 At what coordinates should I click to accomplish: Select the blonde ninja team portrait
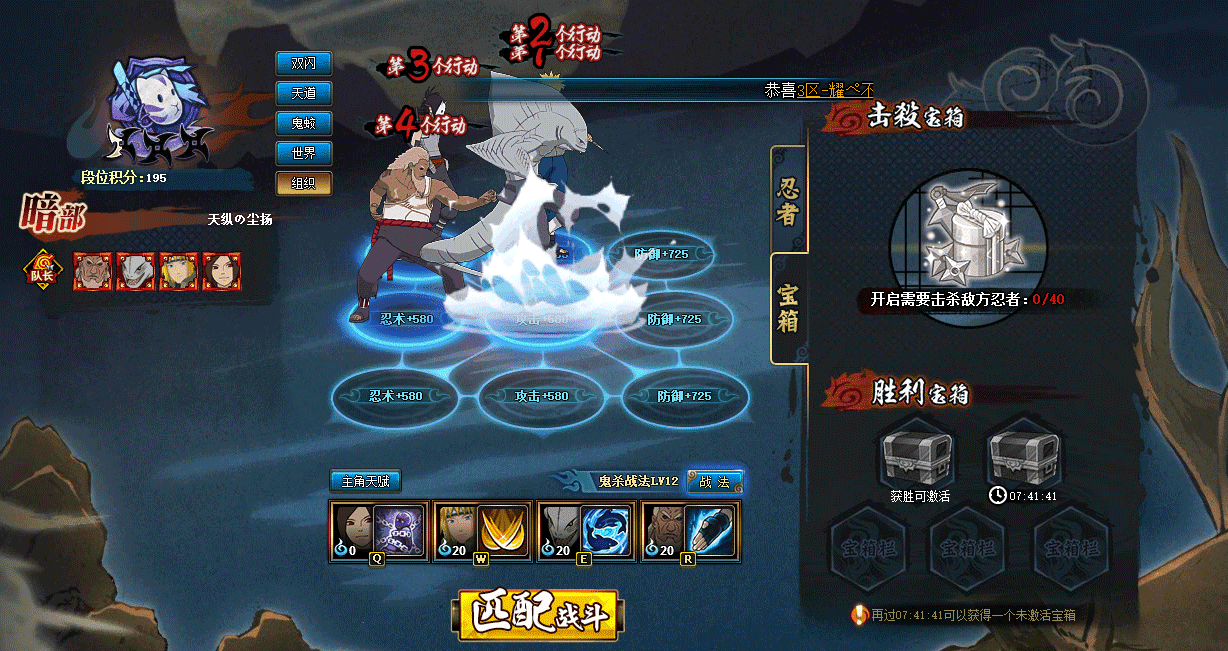[x=179, y=271]
